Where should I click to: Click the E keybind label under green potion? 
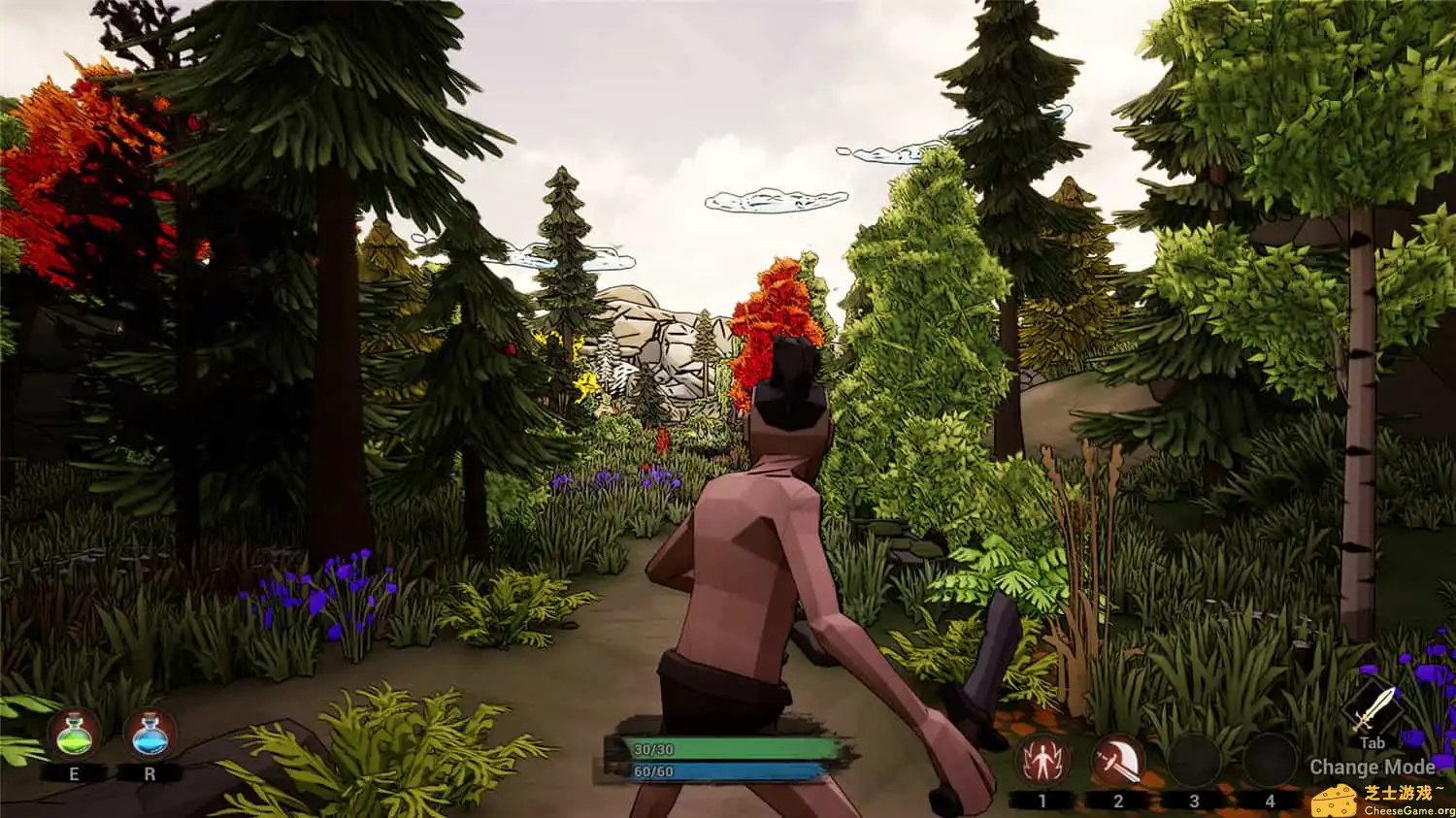coord(72,775)
